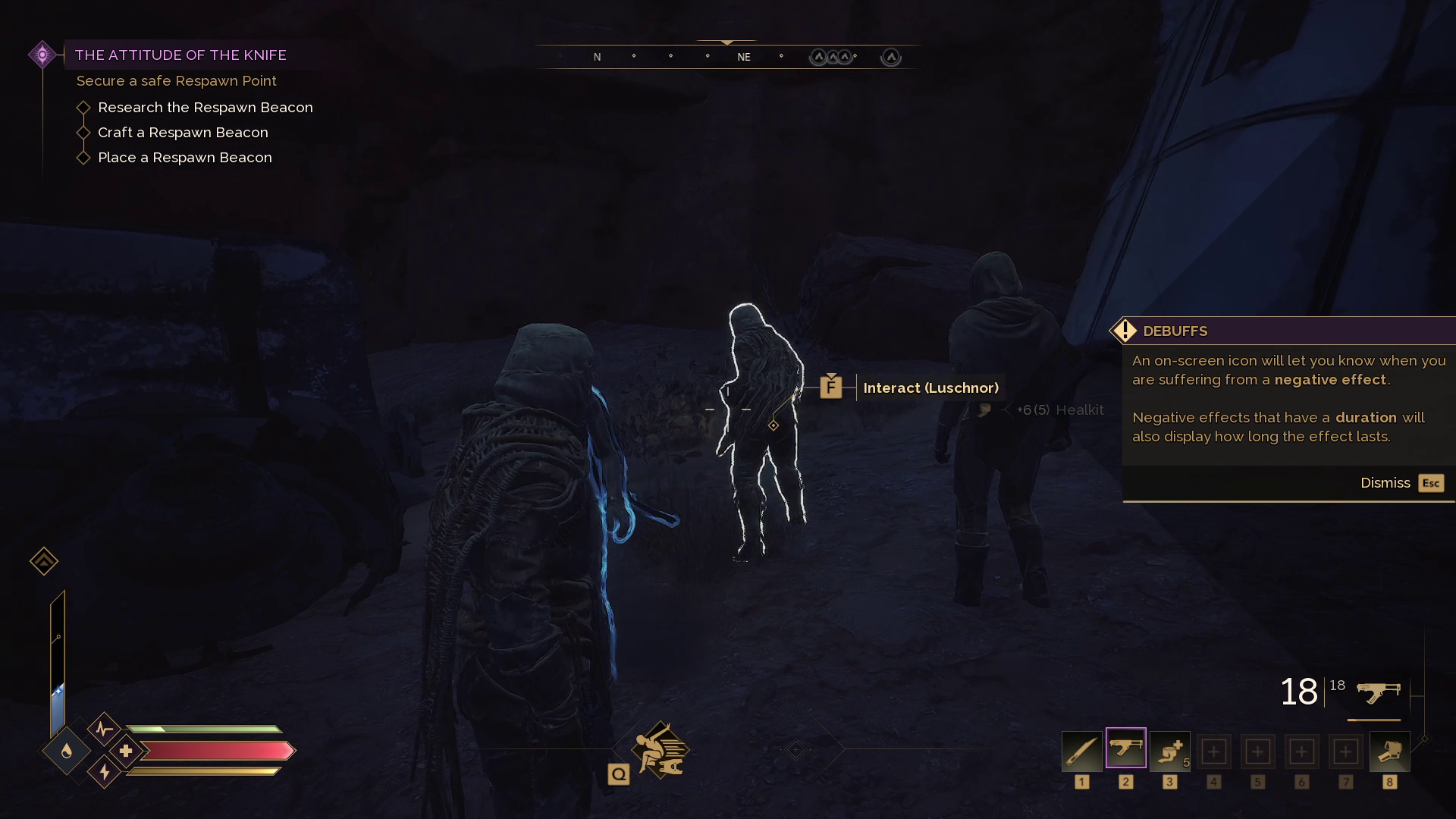Click the compass bar's NE heading

(743, 57)
